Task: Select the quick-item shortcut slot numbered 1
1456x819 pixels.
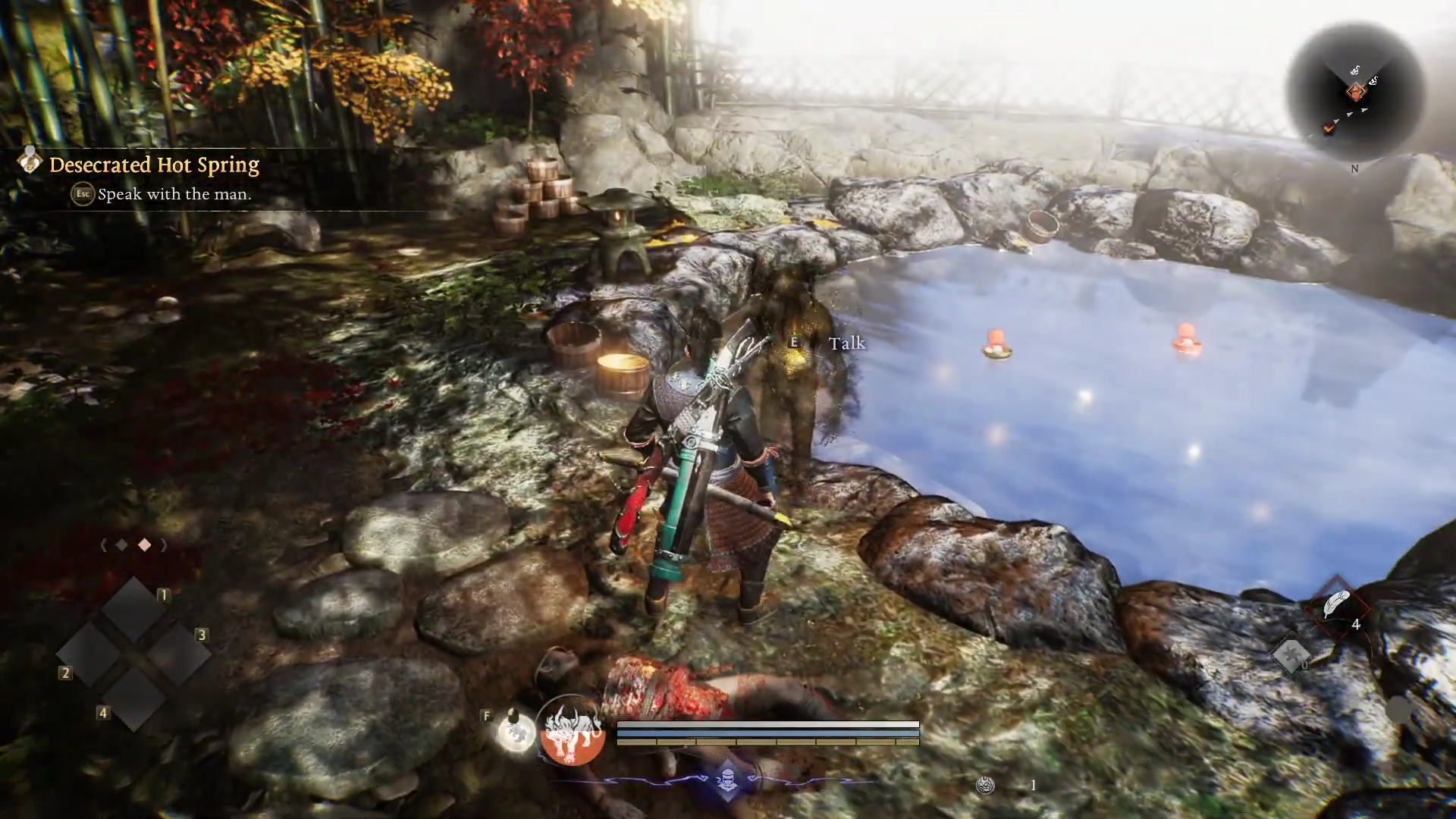Action: click(x=133, y=609)
